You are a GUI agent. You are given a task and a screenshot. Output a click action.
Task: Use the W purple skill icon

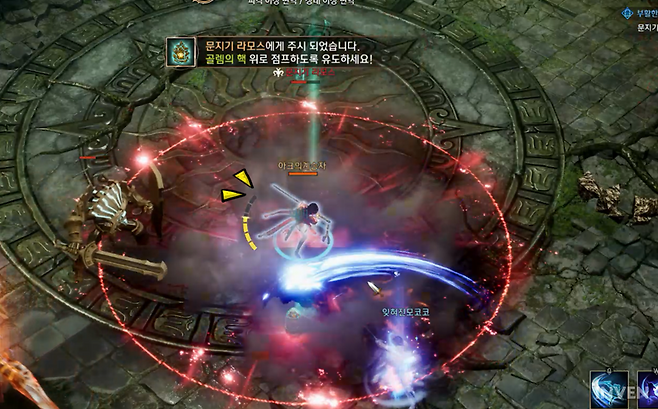coord(648,391)
